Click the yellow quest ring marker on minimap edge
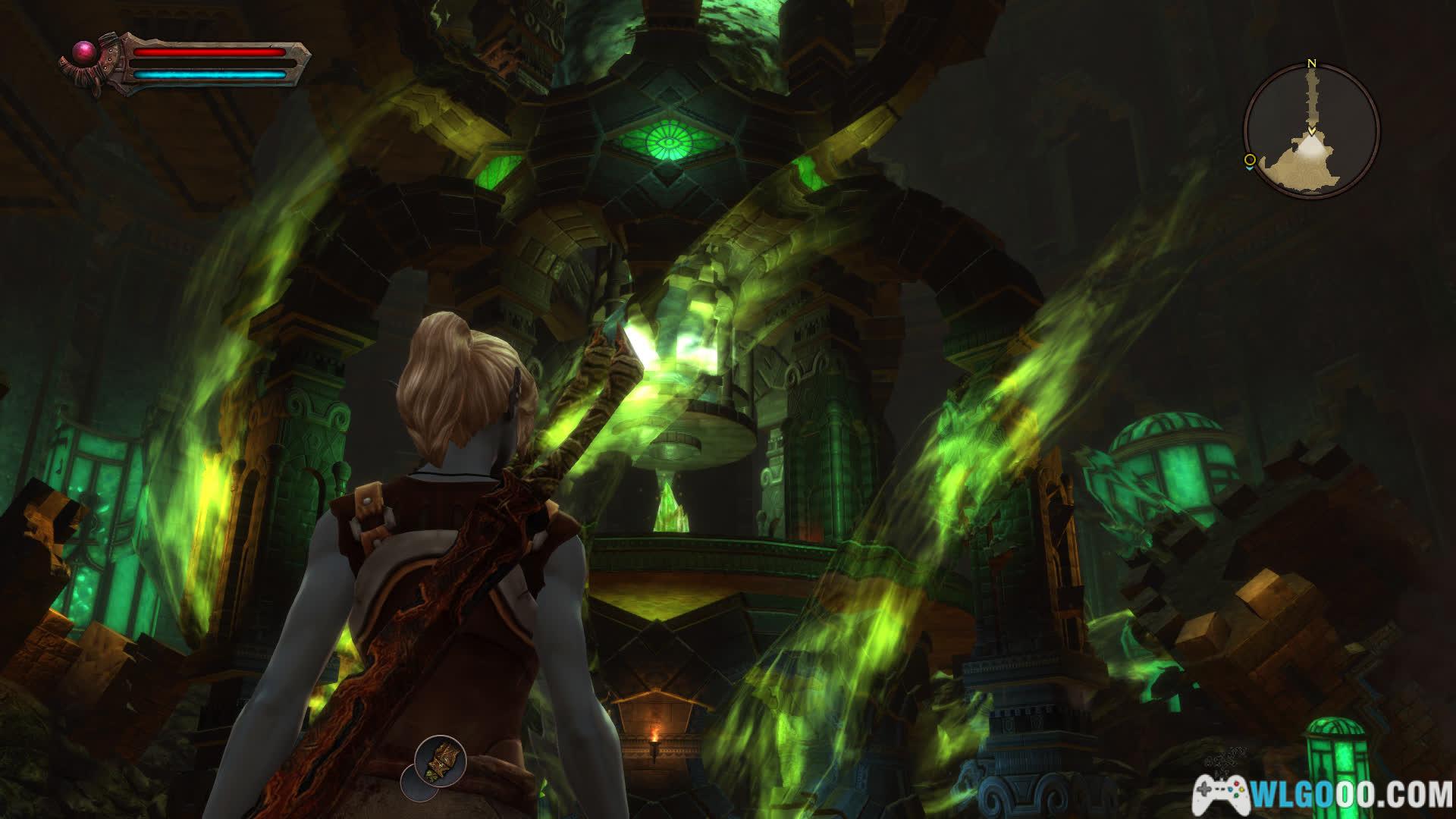The height and width of the screenshot is (819, 1456). pyautogui.click(x=1249, y=160)
